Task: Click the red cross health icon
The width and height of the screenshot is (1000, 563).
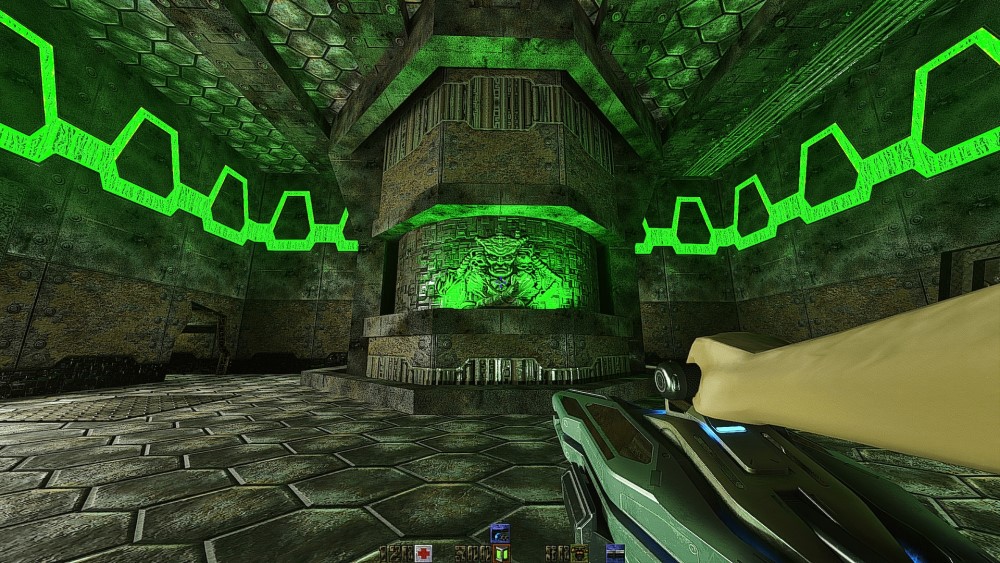Action: coord(424,553)
